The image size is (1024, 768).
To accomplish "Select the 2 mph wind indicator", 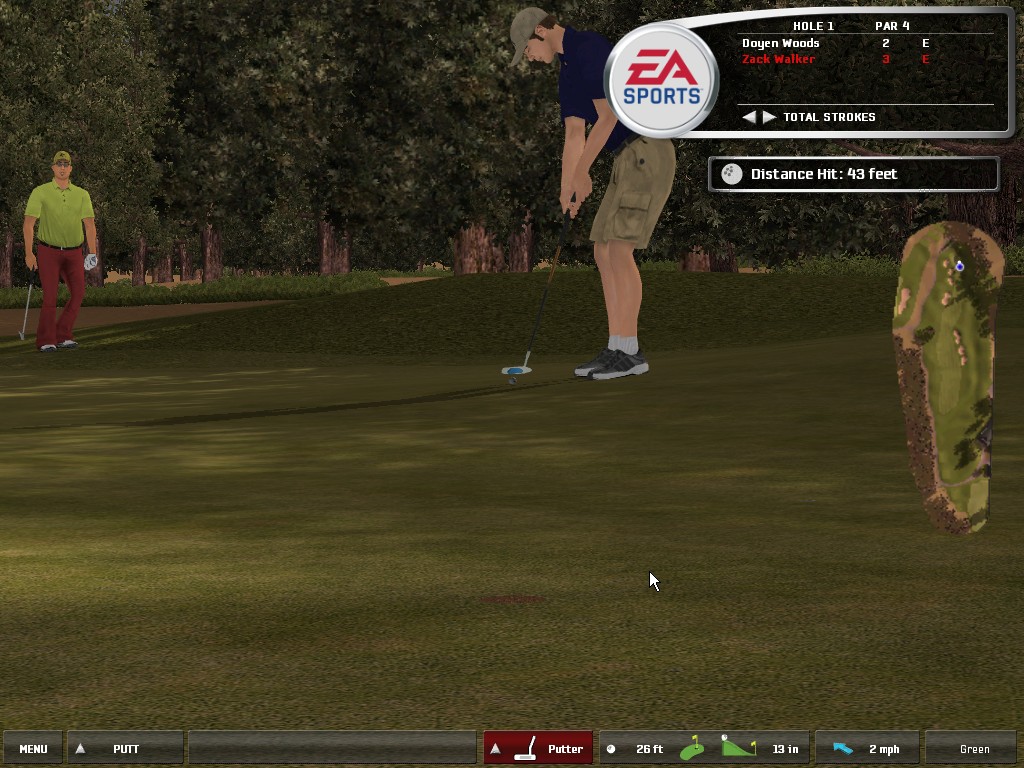I will click(867, 748).
